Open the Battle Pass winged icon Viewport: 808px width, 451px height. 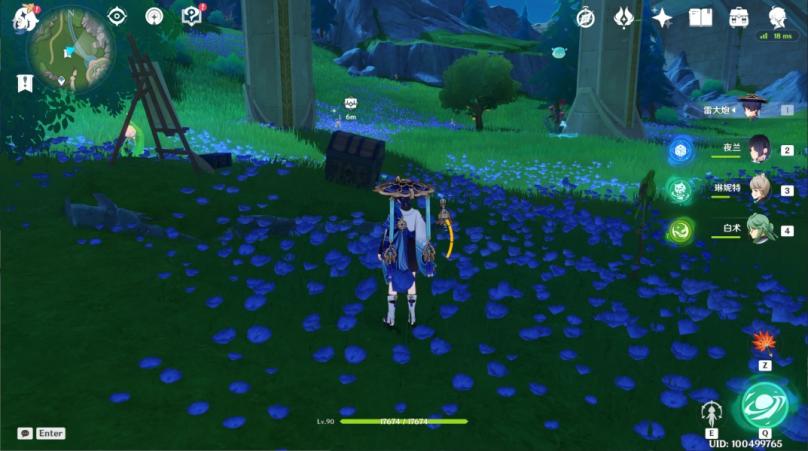[x=624, y=17]
